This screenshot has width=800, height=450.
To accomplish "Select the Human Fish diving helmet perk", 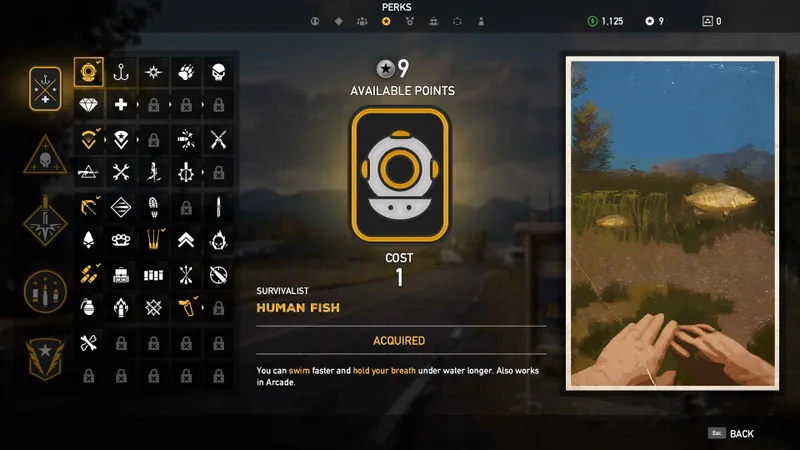I will (x=88, y=72).
